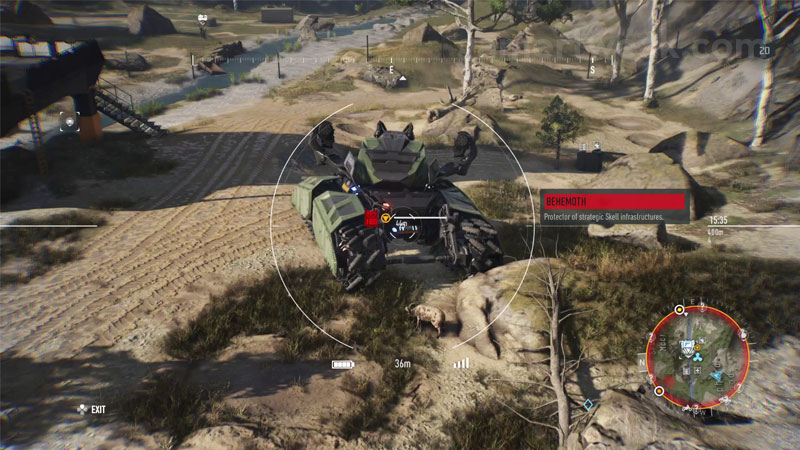This screenshot has width=800, height=450.
Task: Click the red enemy marker on the Behemoth
Action: pos(370,218)
